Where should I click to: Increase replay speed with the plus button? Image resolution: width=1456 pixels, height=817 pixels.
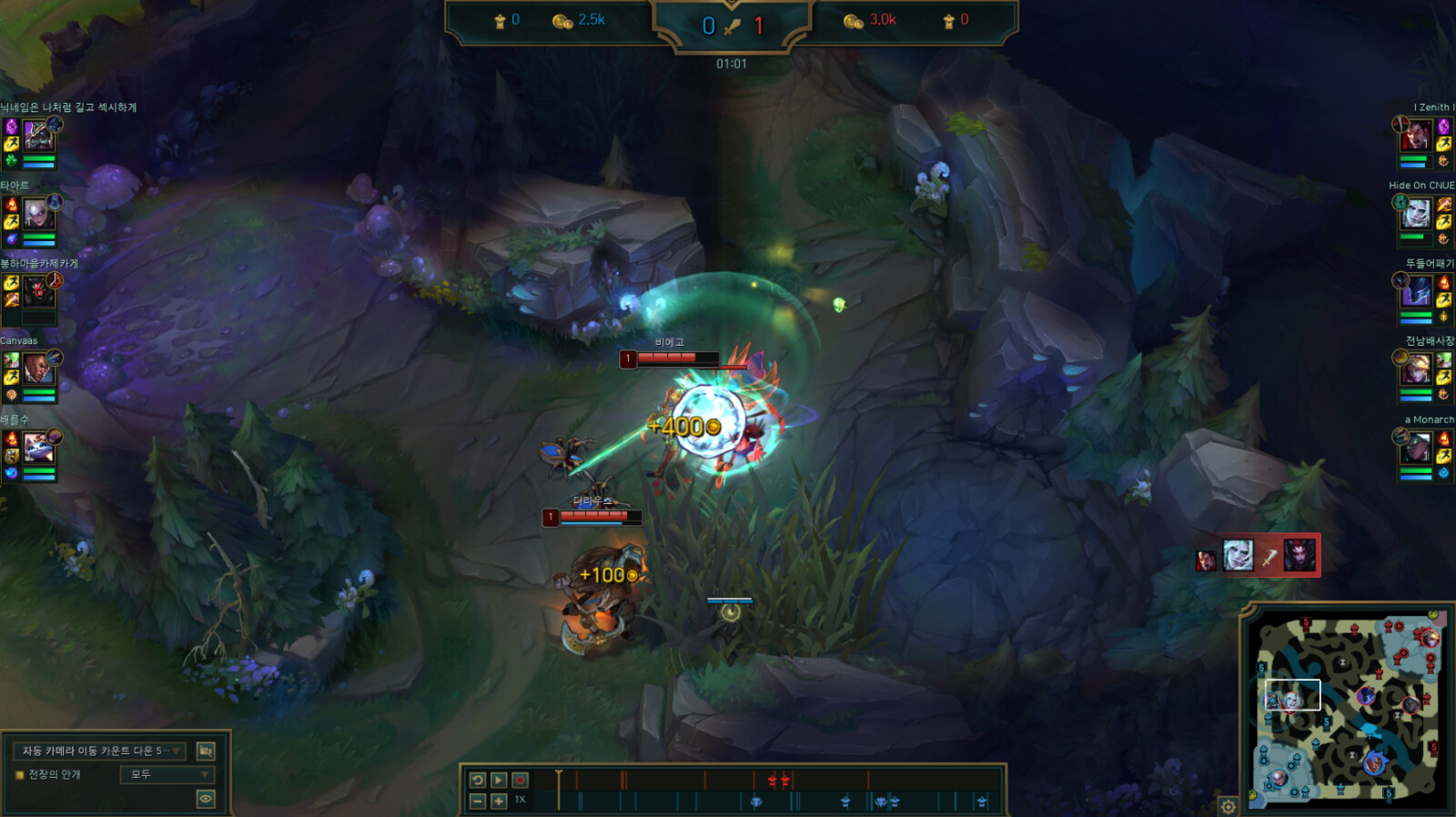click(499, 801)
